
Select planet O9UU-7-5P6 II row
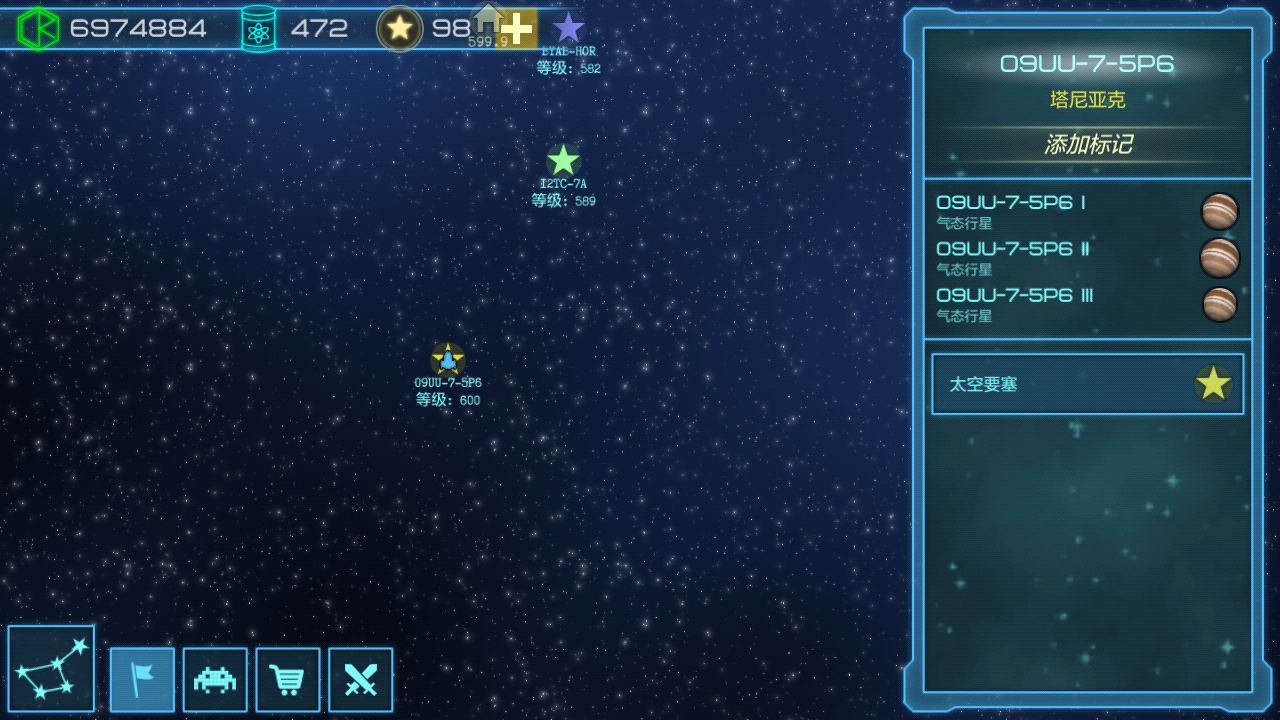coord(1087,258)
